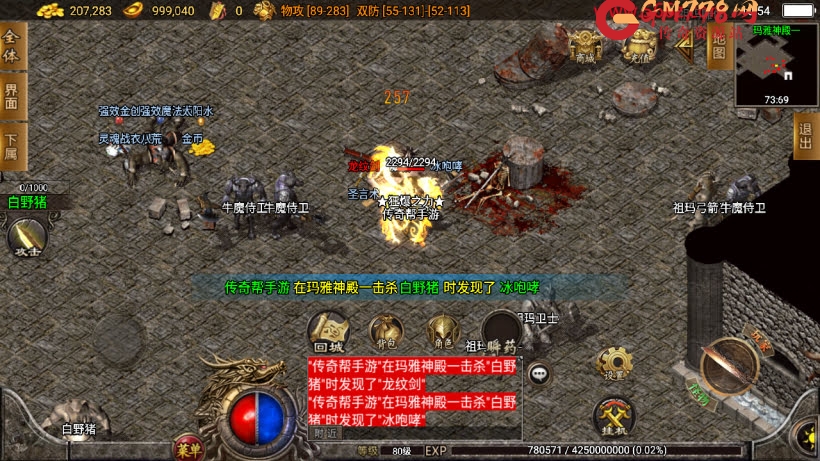Open the 角色 character sheet
This screenshot has width=820, height=461.
coord(441,332)
